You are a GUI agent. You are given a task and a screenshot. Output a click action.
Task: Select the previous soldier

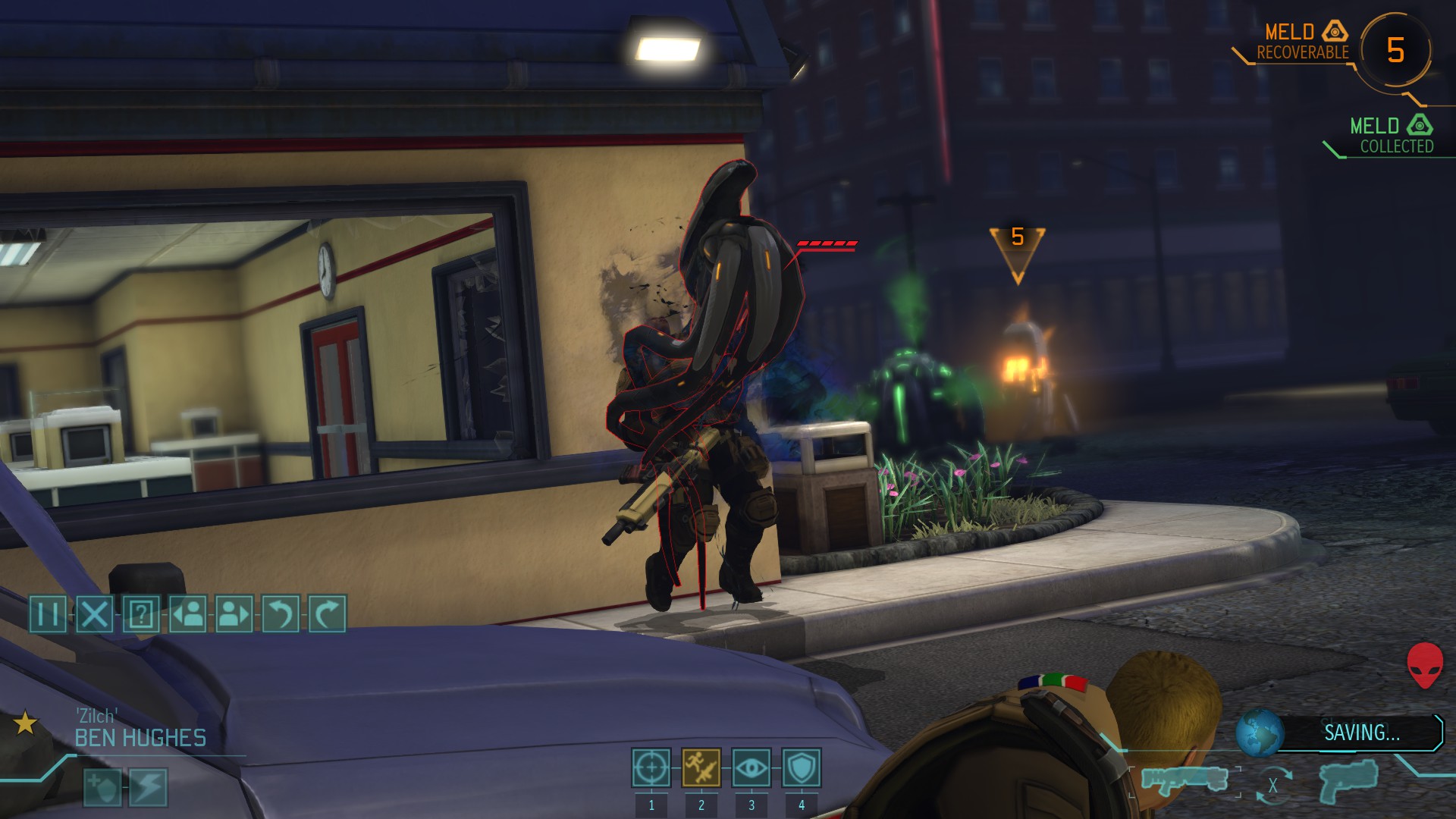pyautogui.click(x=187, y=613)
